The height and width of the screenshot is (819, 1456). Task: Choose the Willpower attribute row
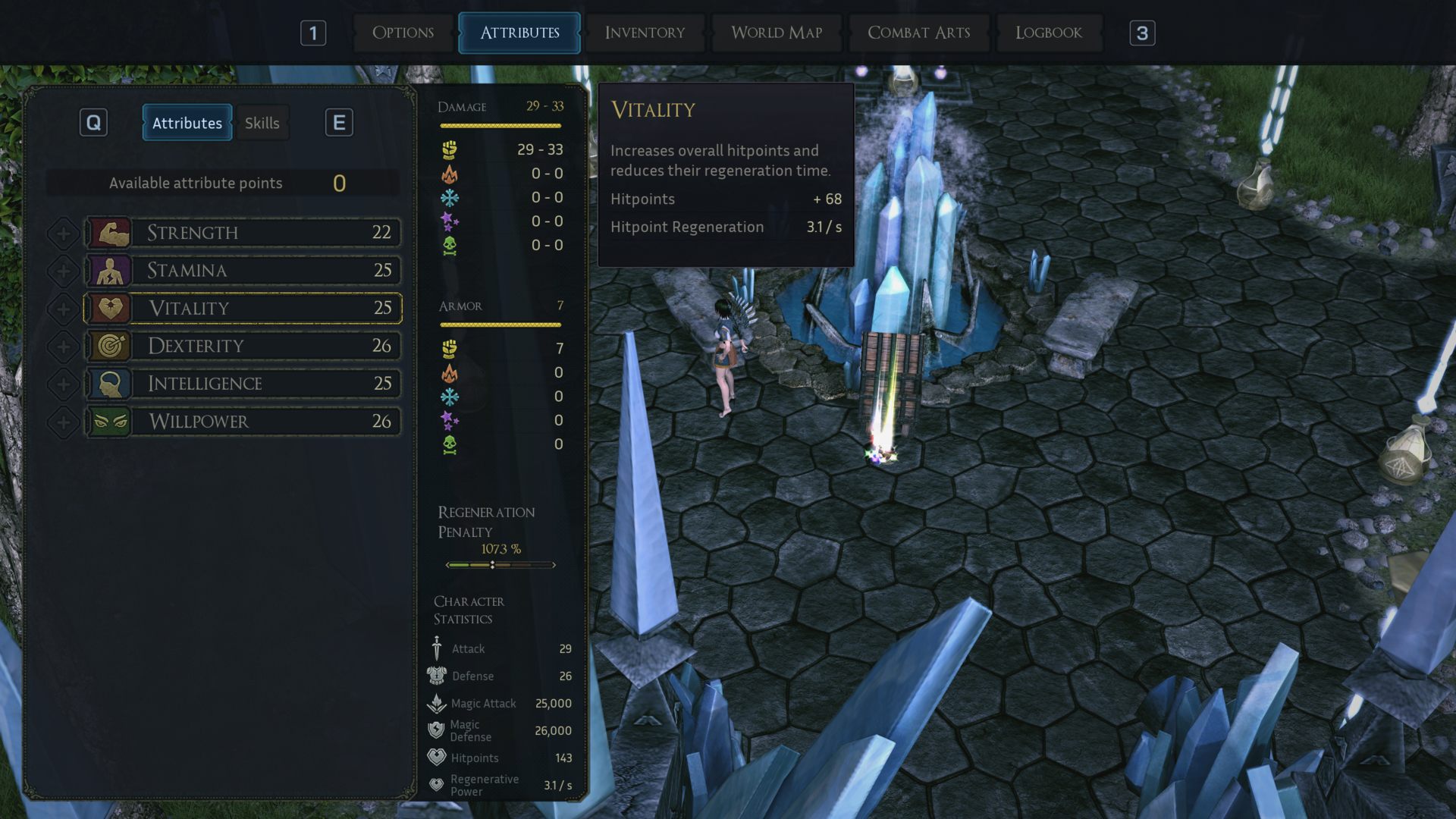pyautogui.click(x=243, y=422)
